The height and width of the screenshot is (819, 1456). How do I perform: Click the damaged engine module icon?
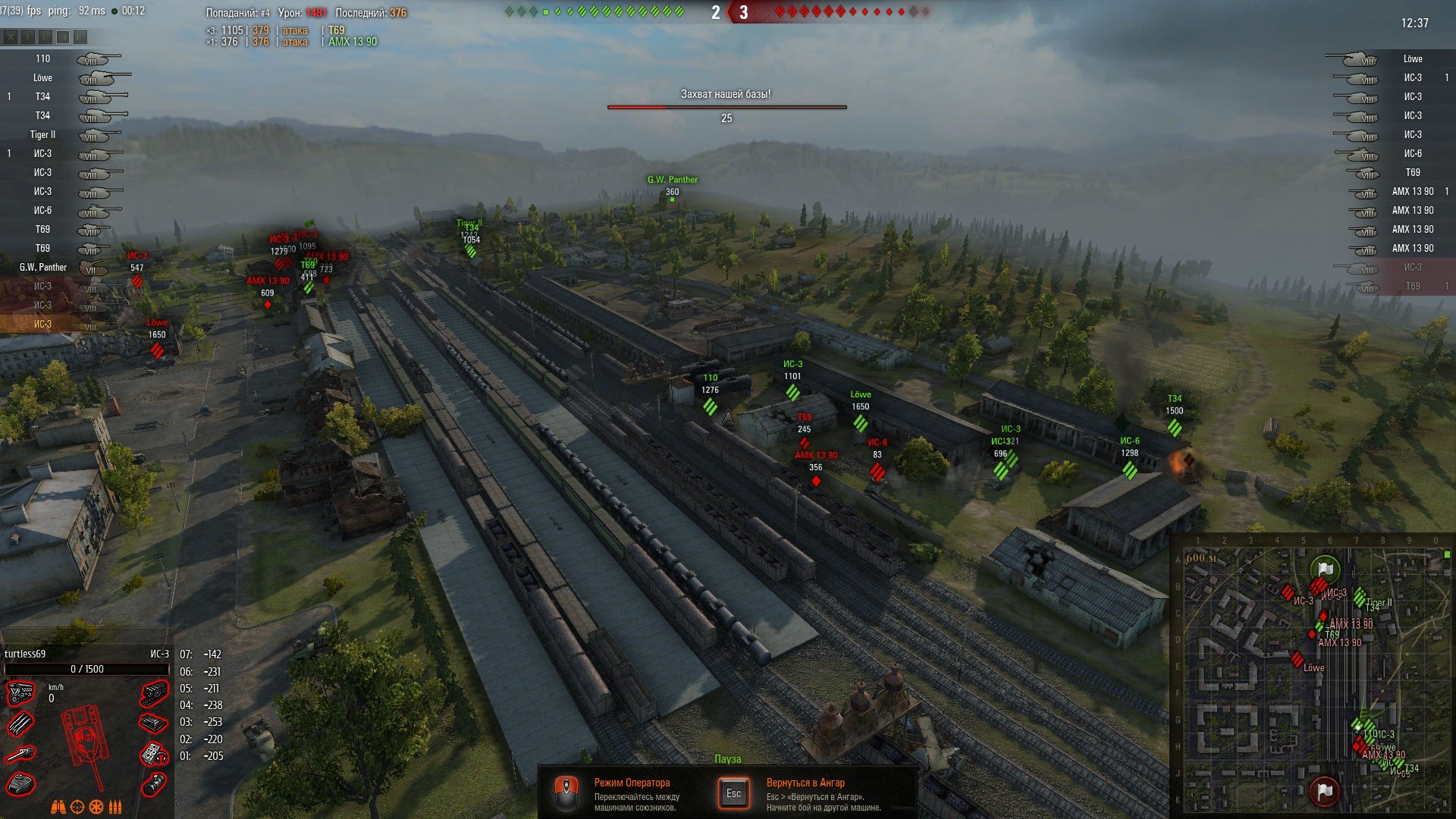(x=20, y=692)
